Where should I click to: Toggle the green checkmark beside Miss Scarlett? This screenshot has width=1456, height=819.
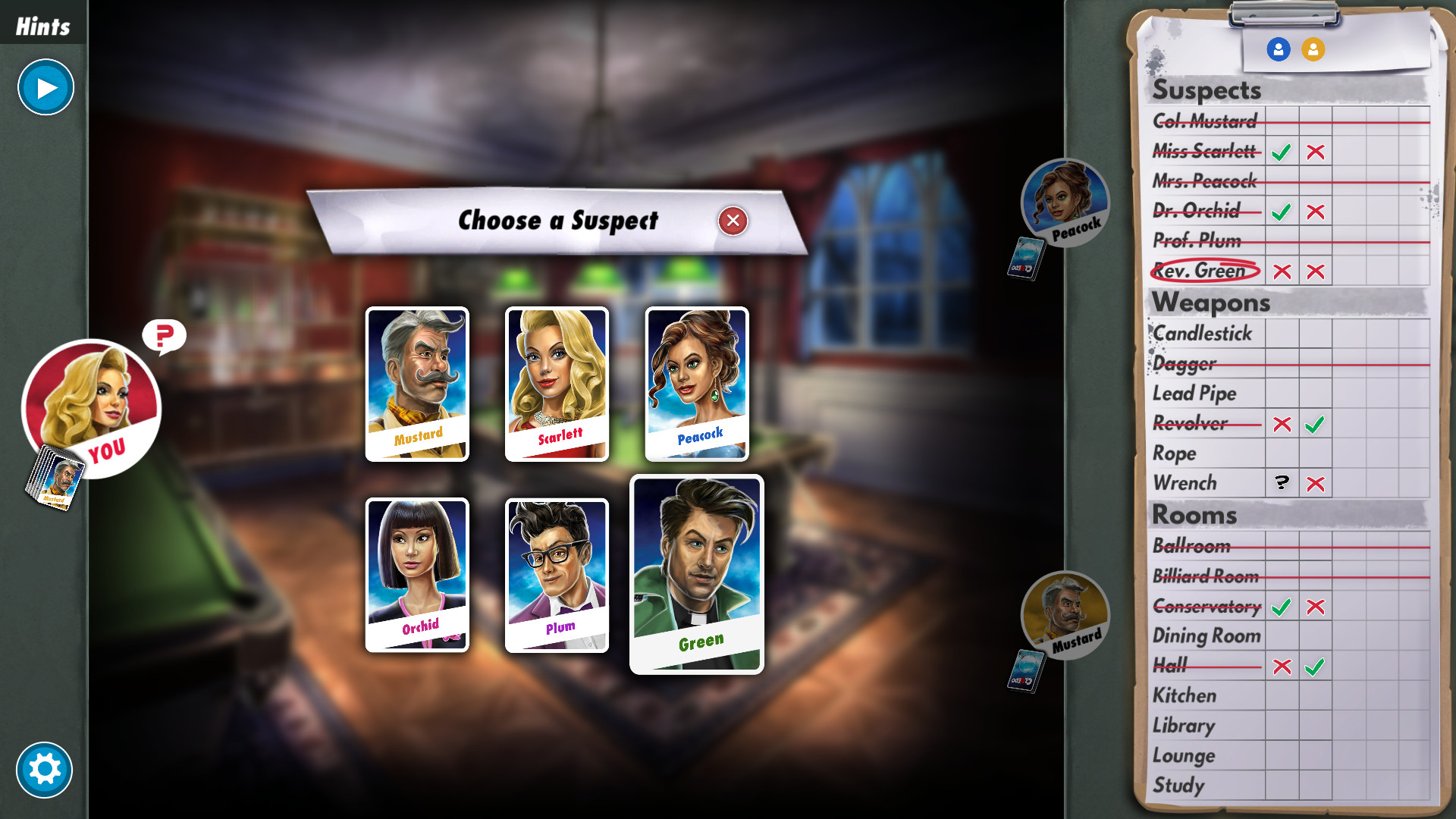1282,152
